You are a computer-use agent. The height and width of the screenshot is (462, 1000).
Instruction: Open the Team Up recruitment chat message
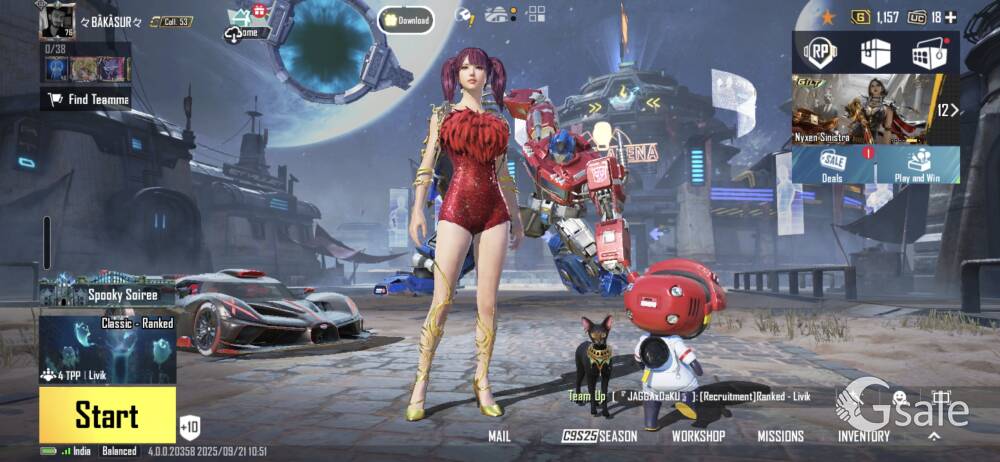pos(690,397)
